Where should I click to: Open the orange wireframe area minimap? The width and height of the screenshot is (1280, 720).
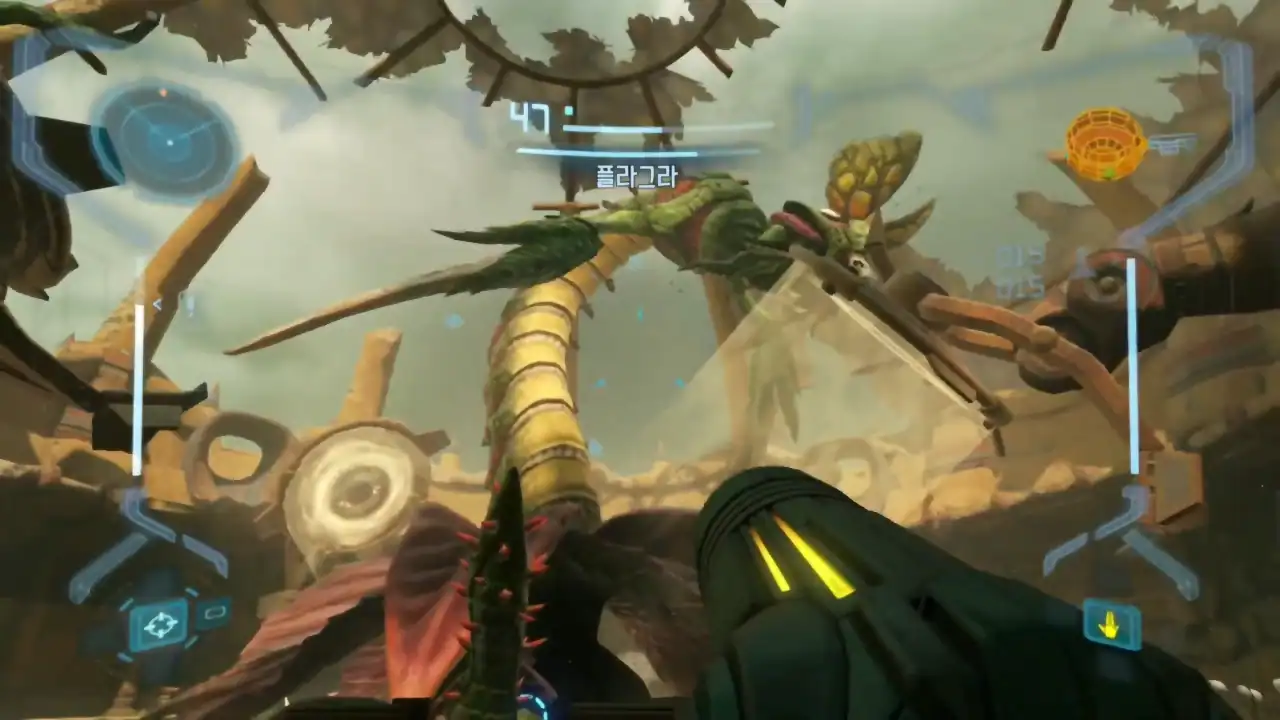point(1105,144)
